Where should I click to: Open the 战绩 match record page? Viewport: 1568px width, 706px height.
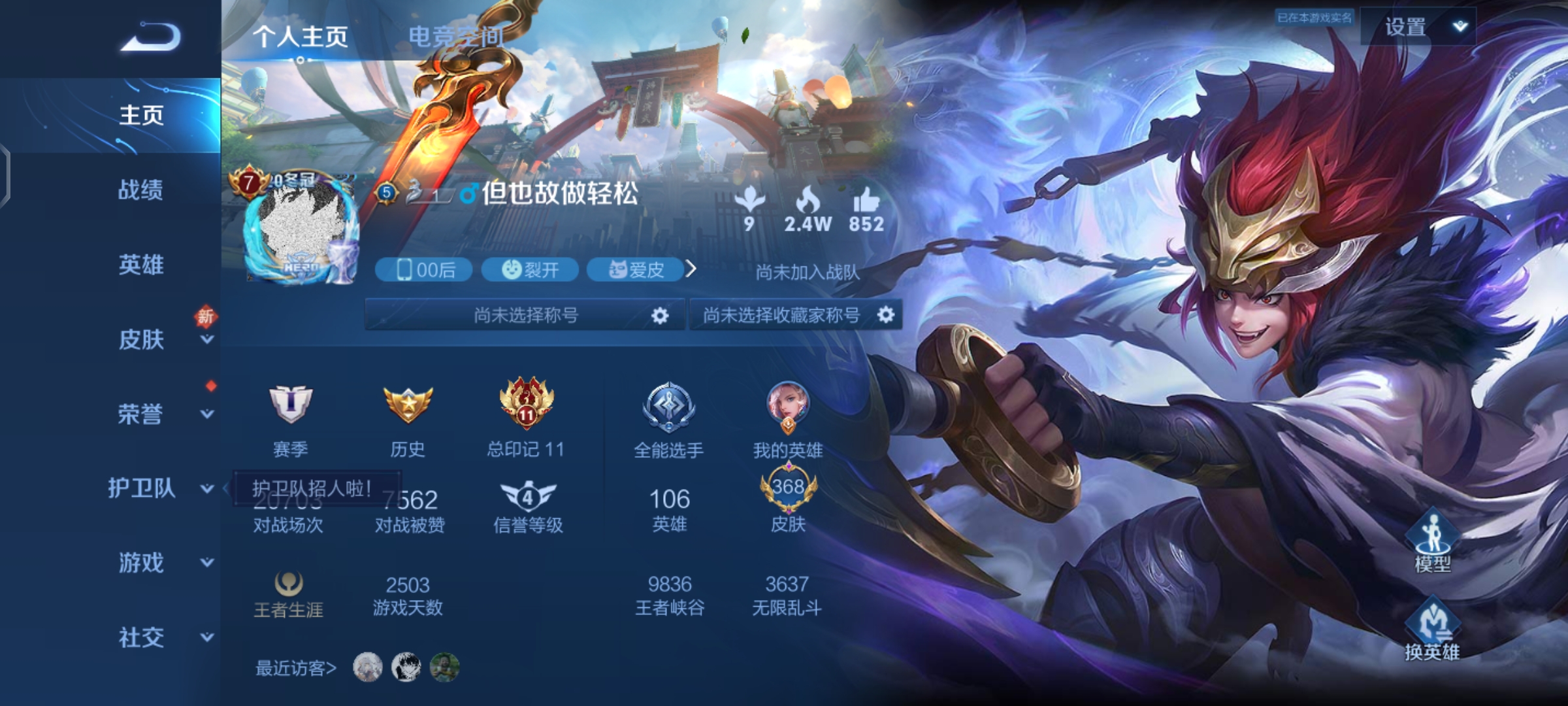(140, 190)
